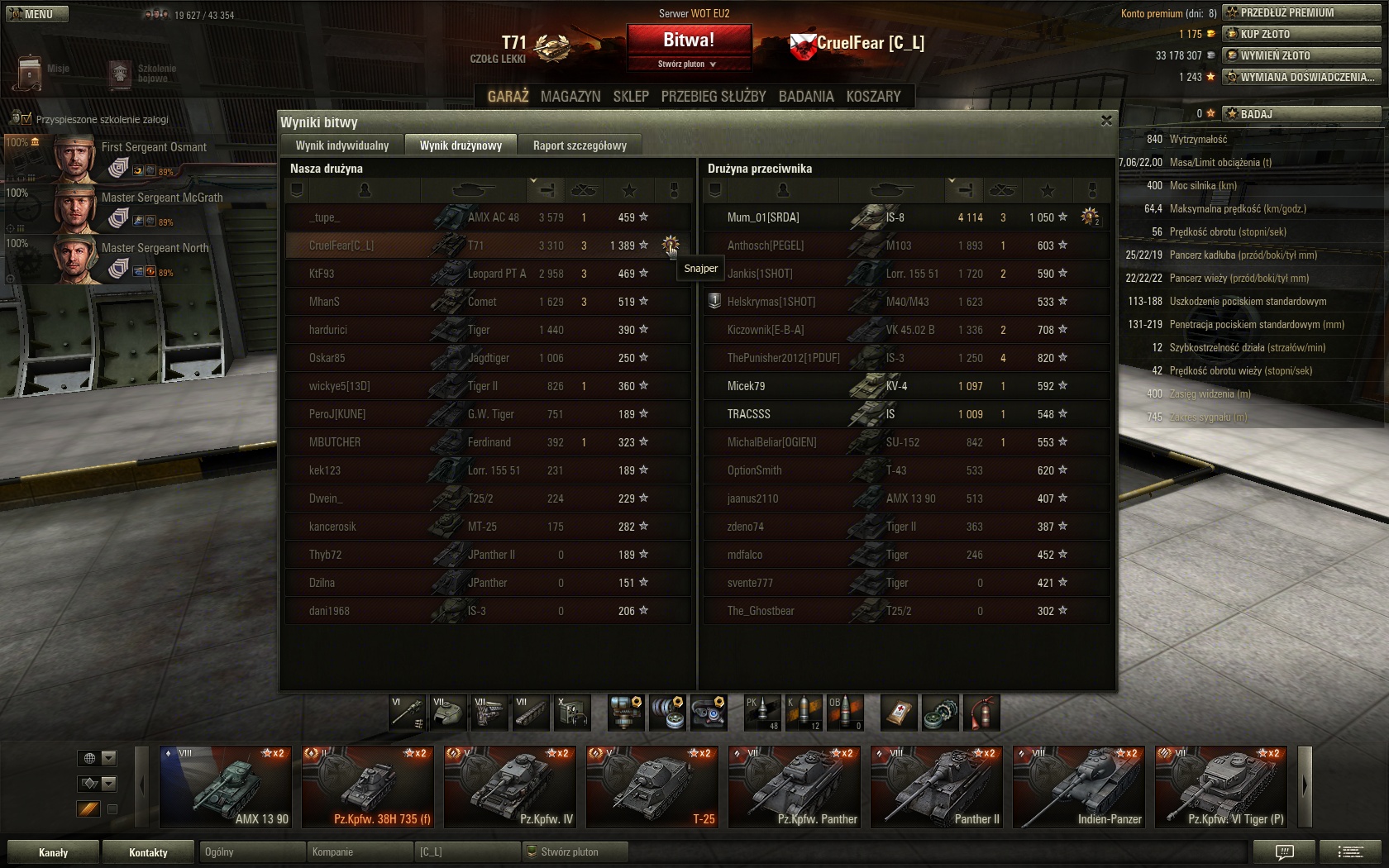Image resolution: width=1389 pixels, height=868 pixels.
Task: Switch to Wynik indywidualny tab
Action: [x=342, y=145]
